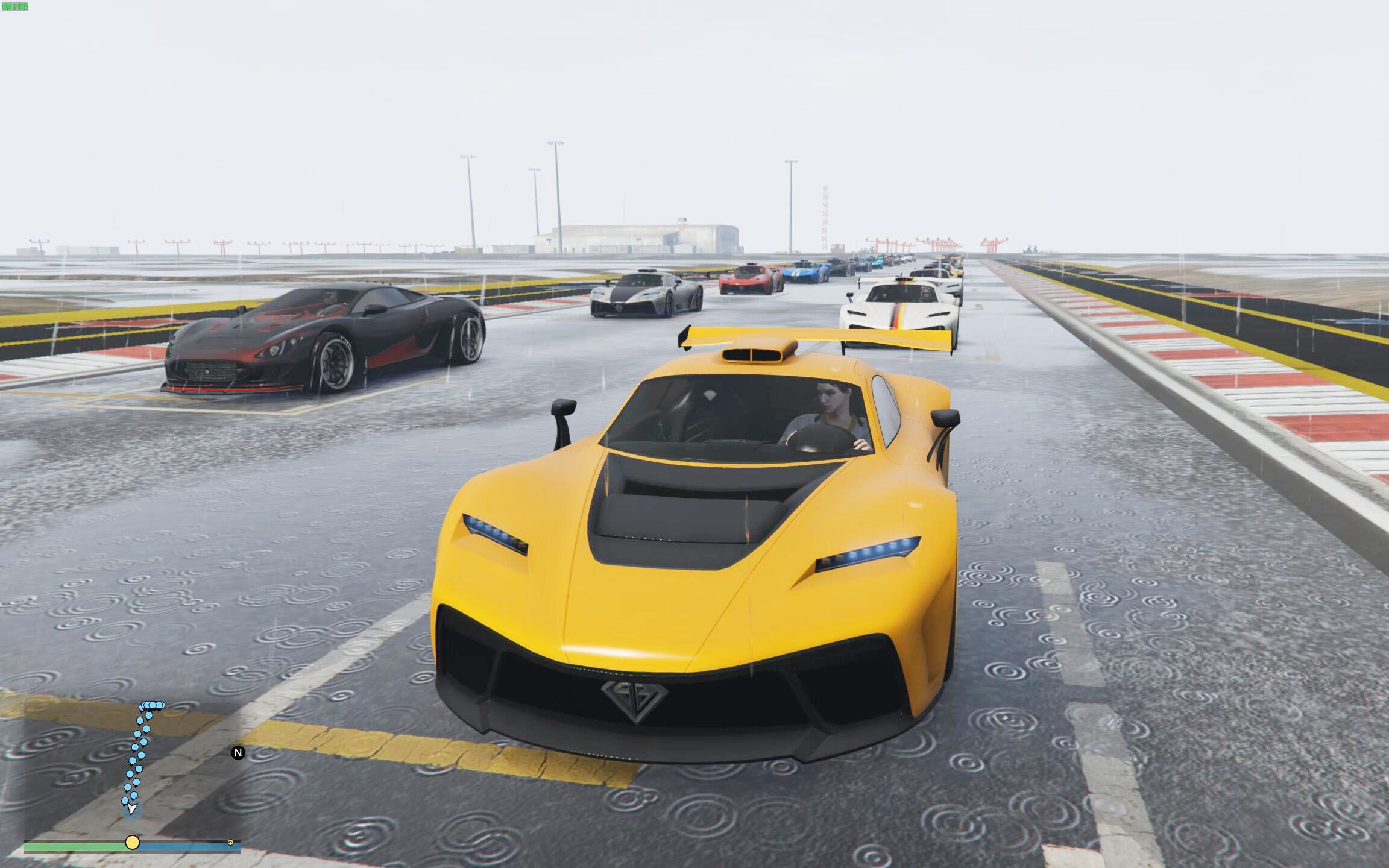The width and height of the screenshot is (1389, 868).
Task: Click the green FPS counter overlay
Action: [16, 6]
